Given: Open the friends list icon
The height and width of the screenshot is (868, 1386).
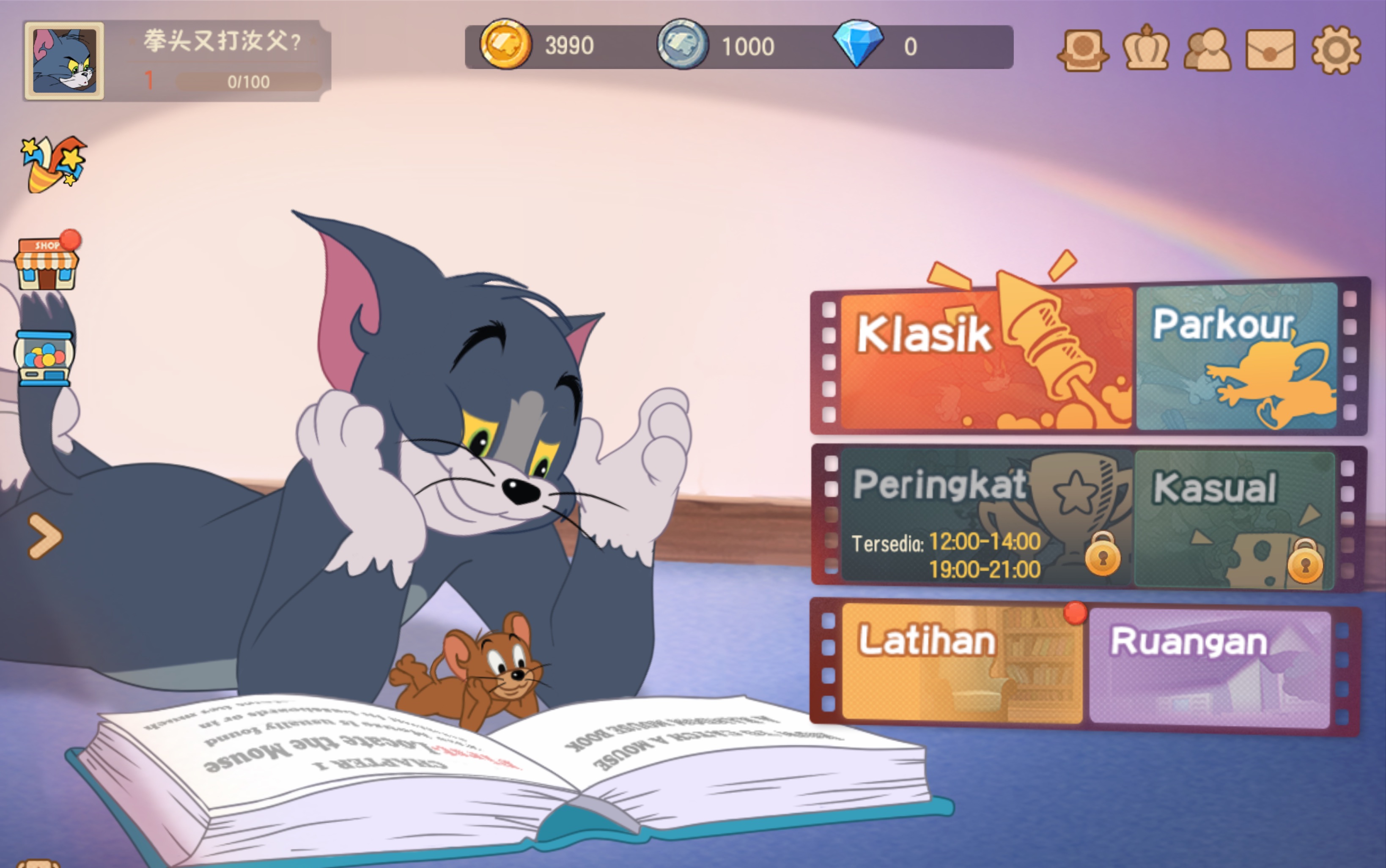Looking at the screenshot, I should coord(1207,50).
